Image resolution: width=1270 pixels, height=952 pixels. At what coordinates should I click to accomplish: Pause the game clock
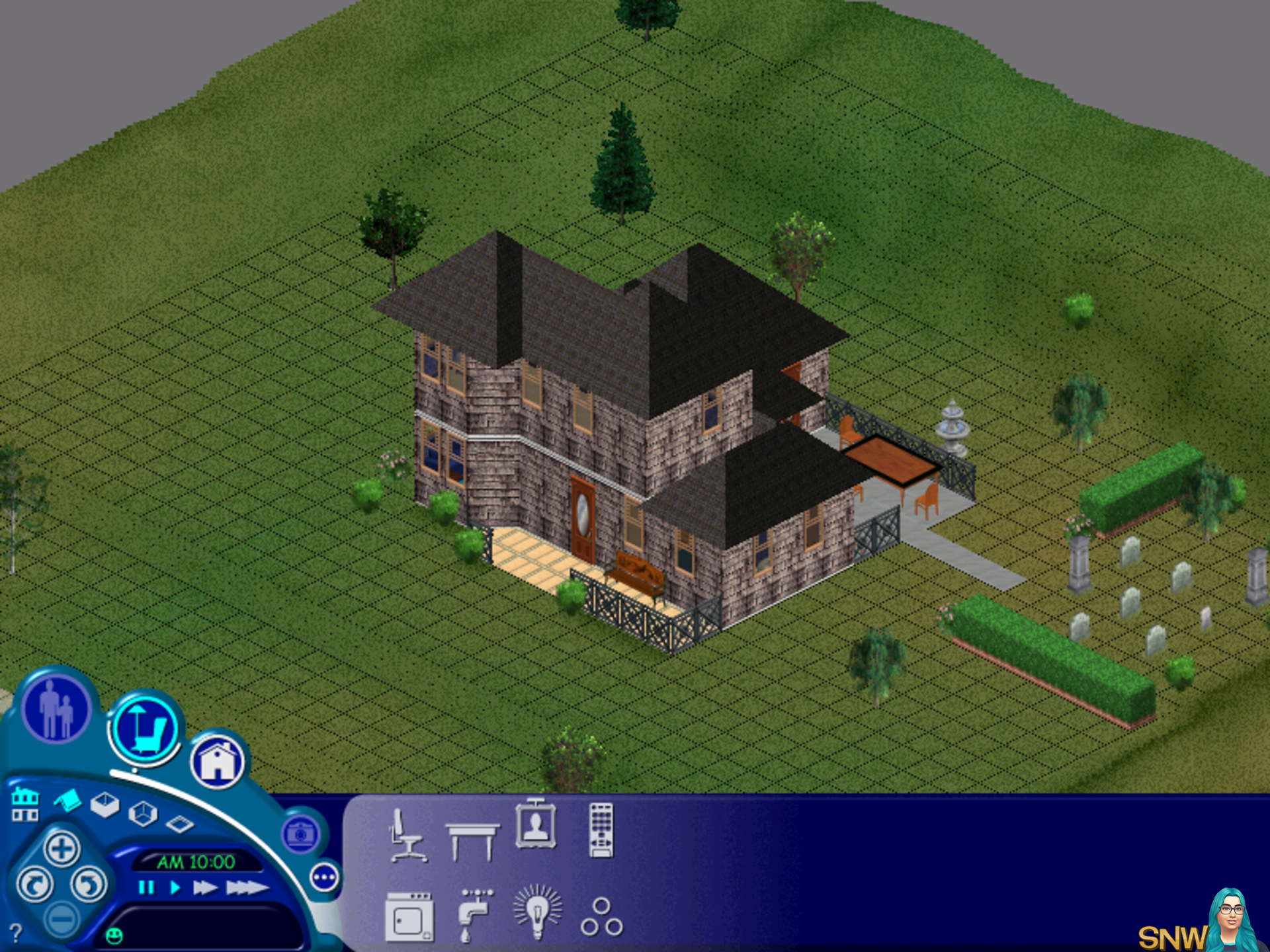pos(146,887)
